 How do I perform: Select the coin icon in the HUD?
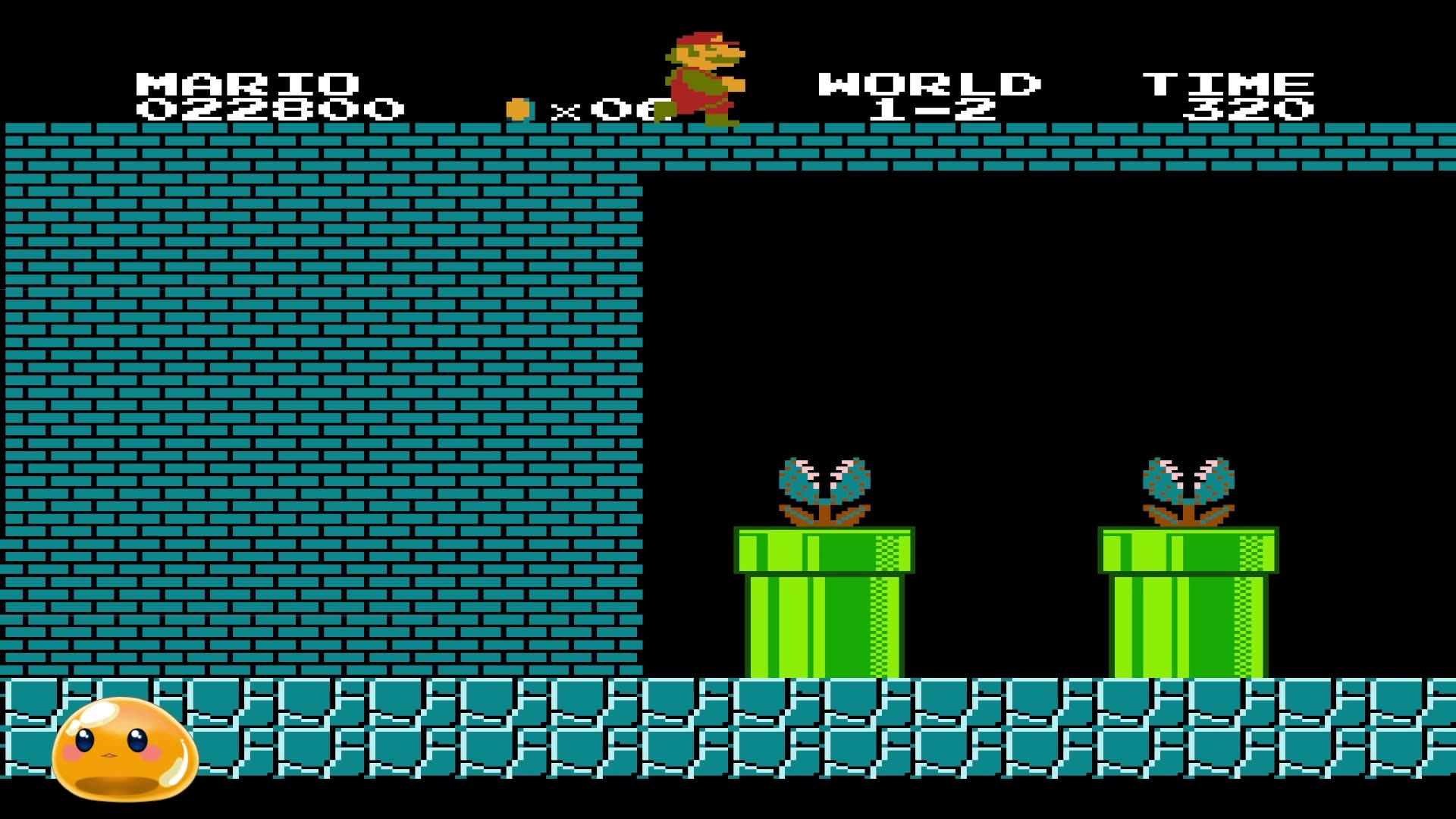coord(518,108)
